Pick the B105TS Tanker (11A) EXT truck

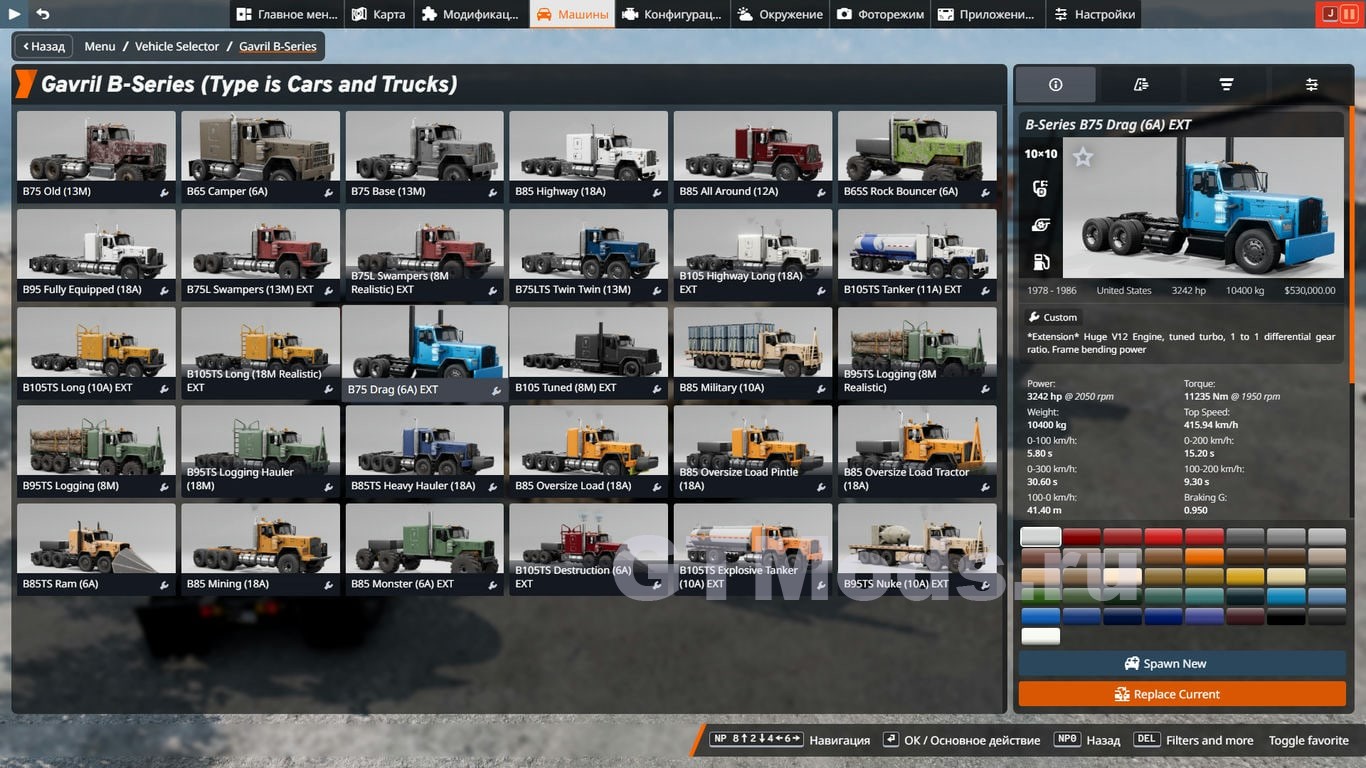point(917,254)
